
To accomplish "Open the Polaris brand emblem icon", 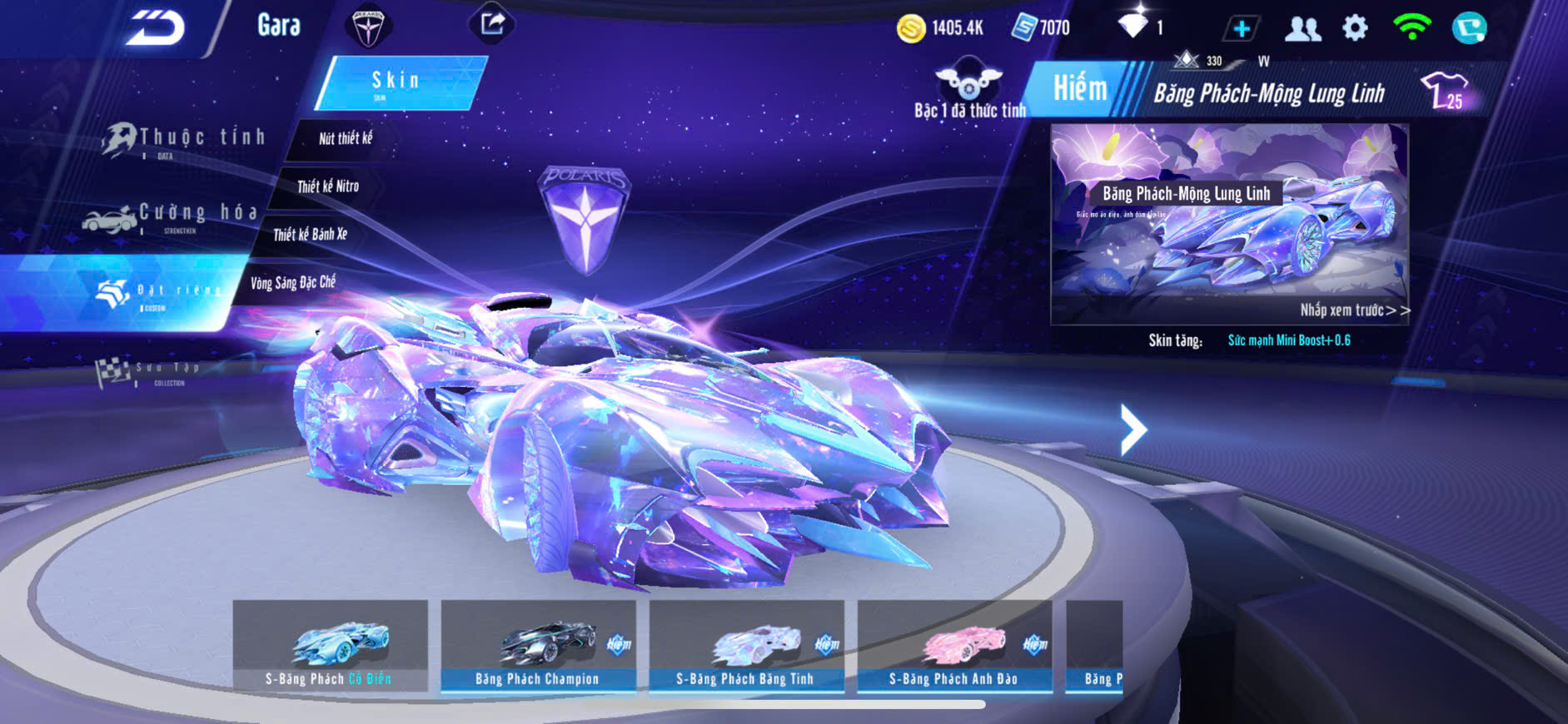I will [367, 26].
